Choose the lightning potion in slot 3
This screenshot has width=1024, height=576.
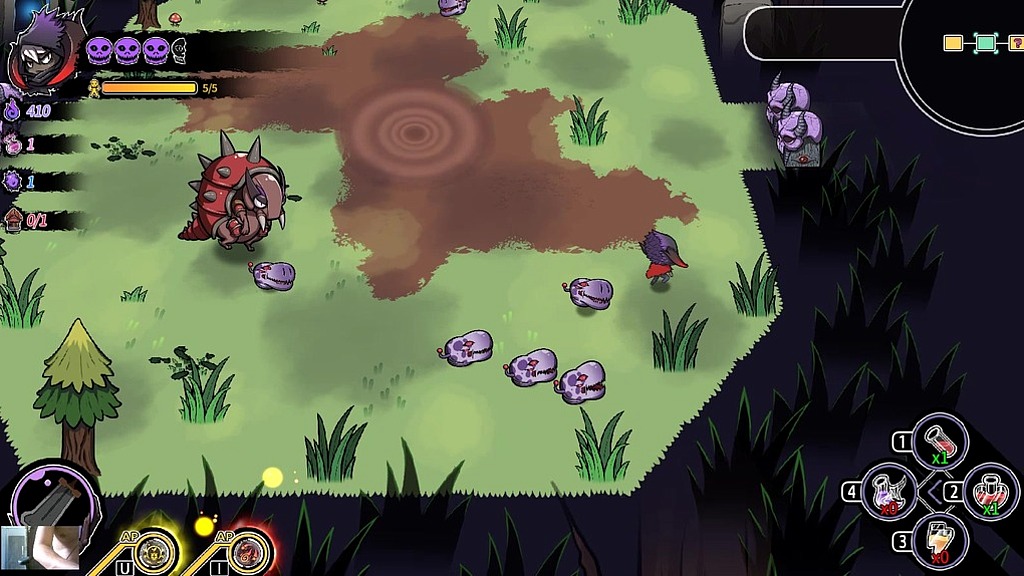(x=940, y=541)
